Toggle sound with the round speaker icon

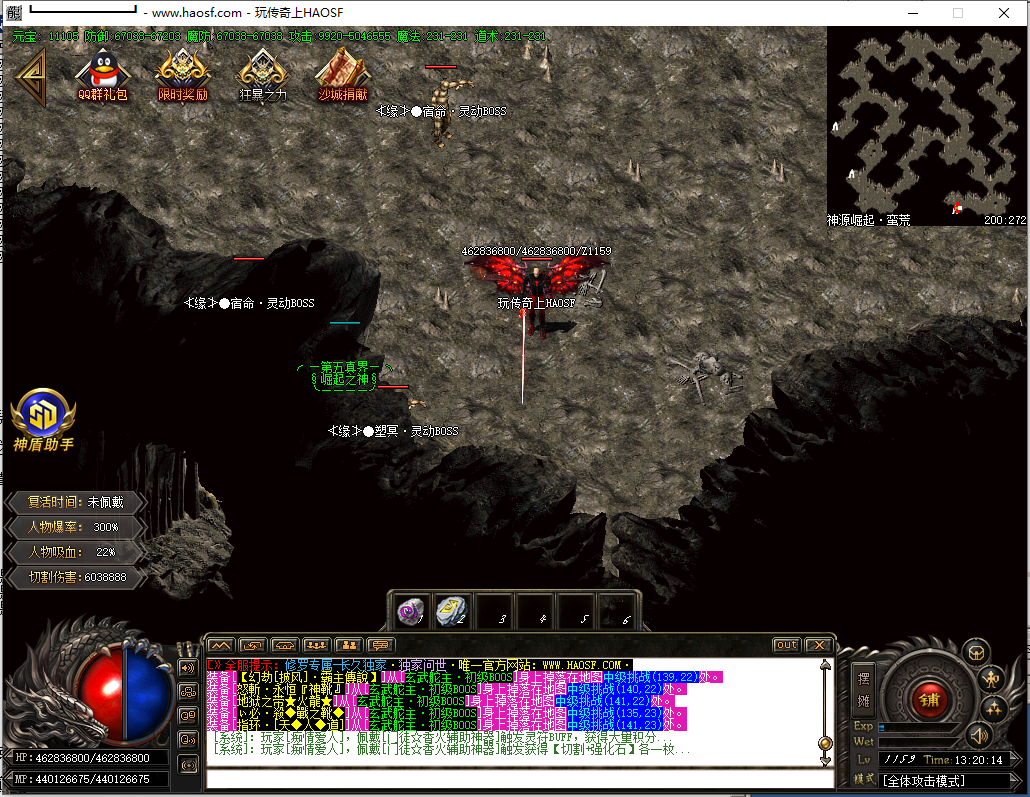point(977,737)
